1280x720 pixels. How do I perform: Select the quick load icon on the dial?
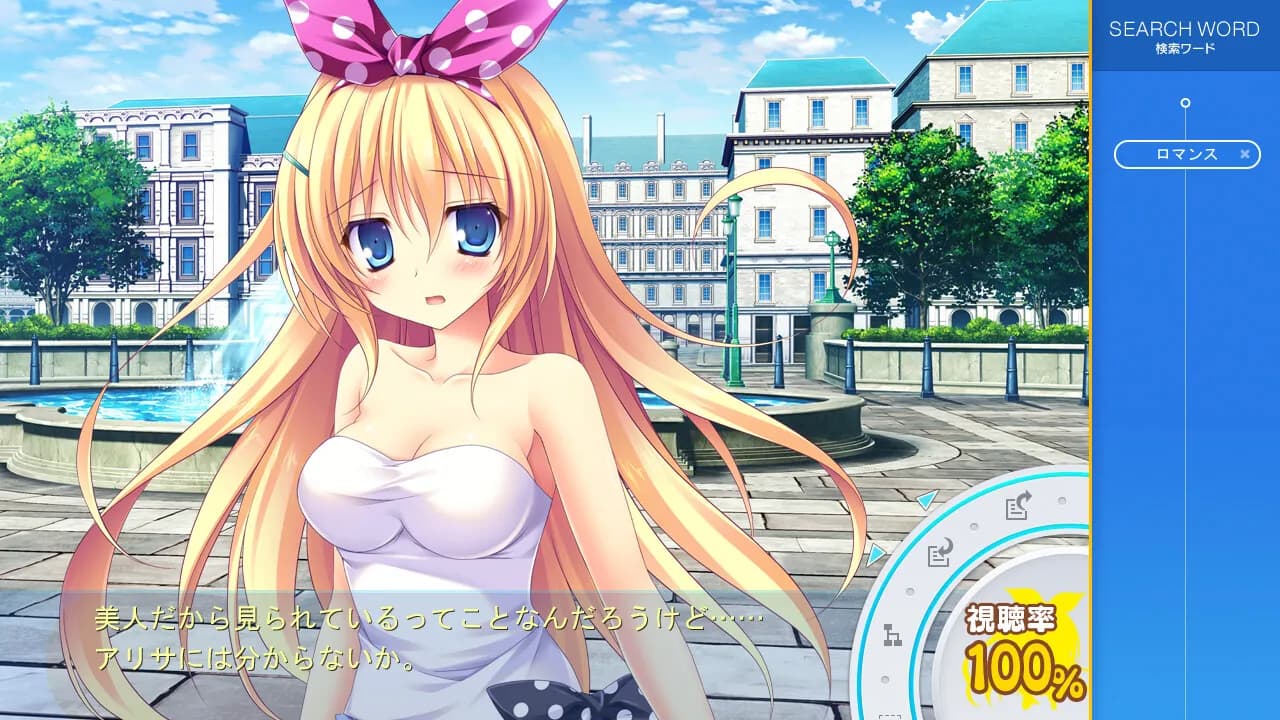coord(939,552)
